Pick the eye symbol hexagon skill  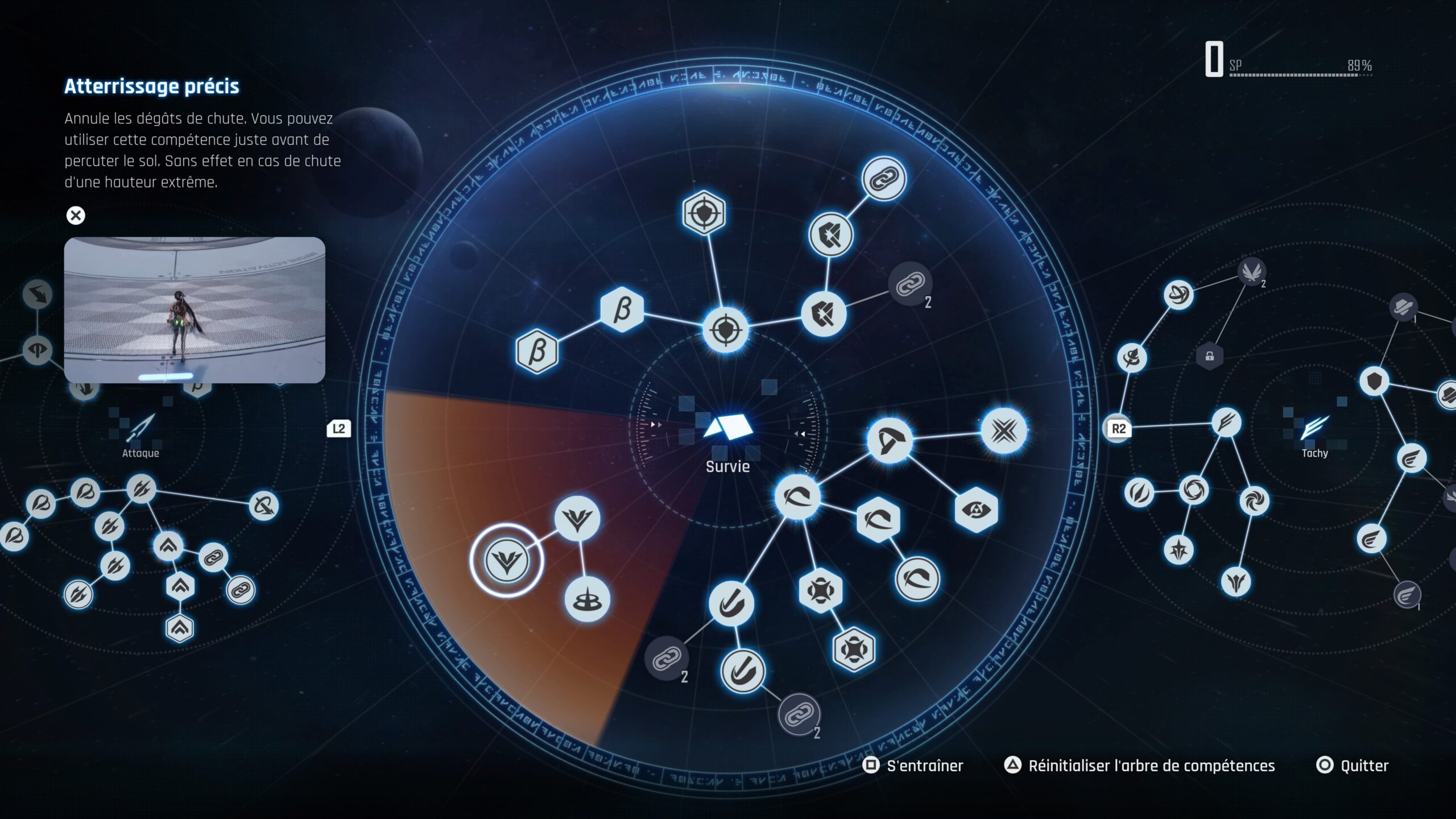point(976,510)
